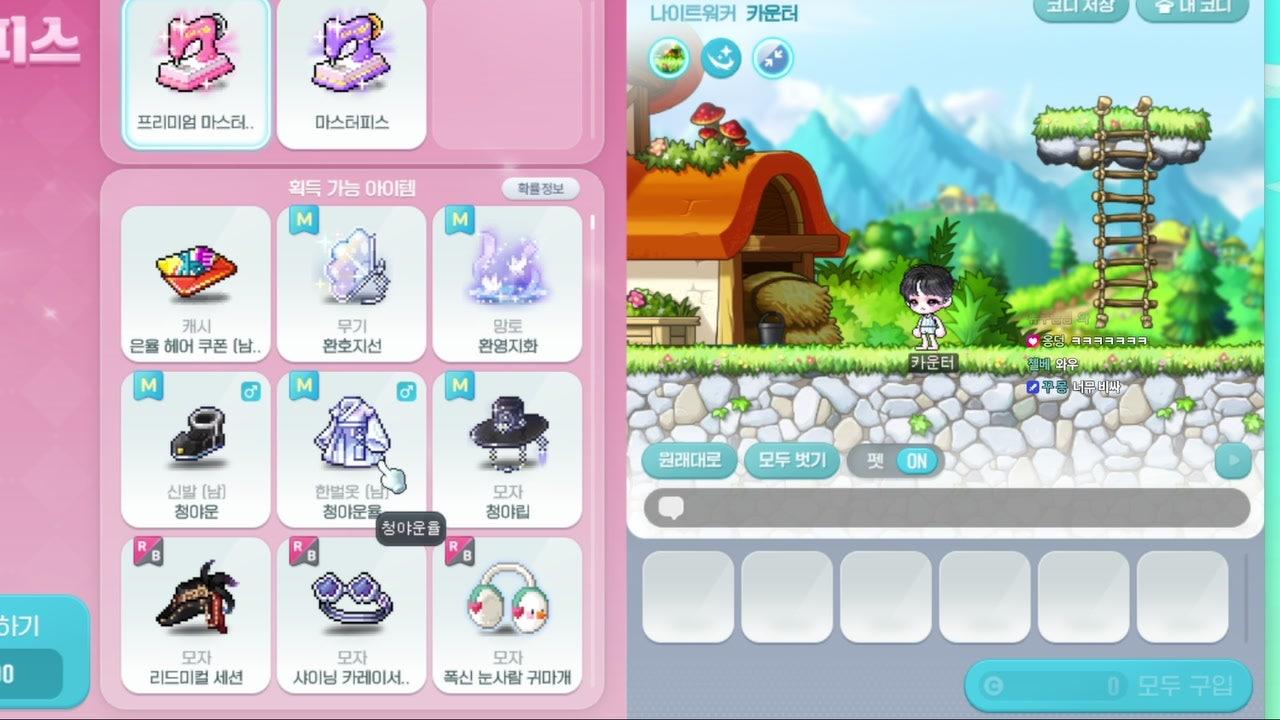The width and height of the screenshot is (1280, 720).
Task: Click the chat input bar
Action: pos(947,508)
